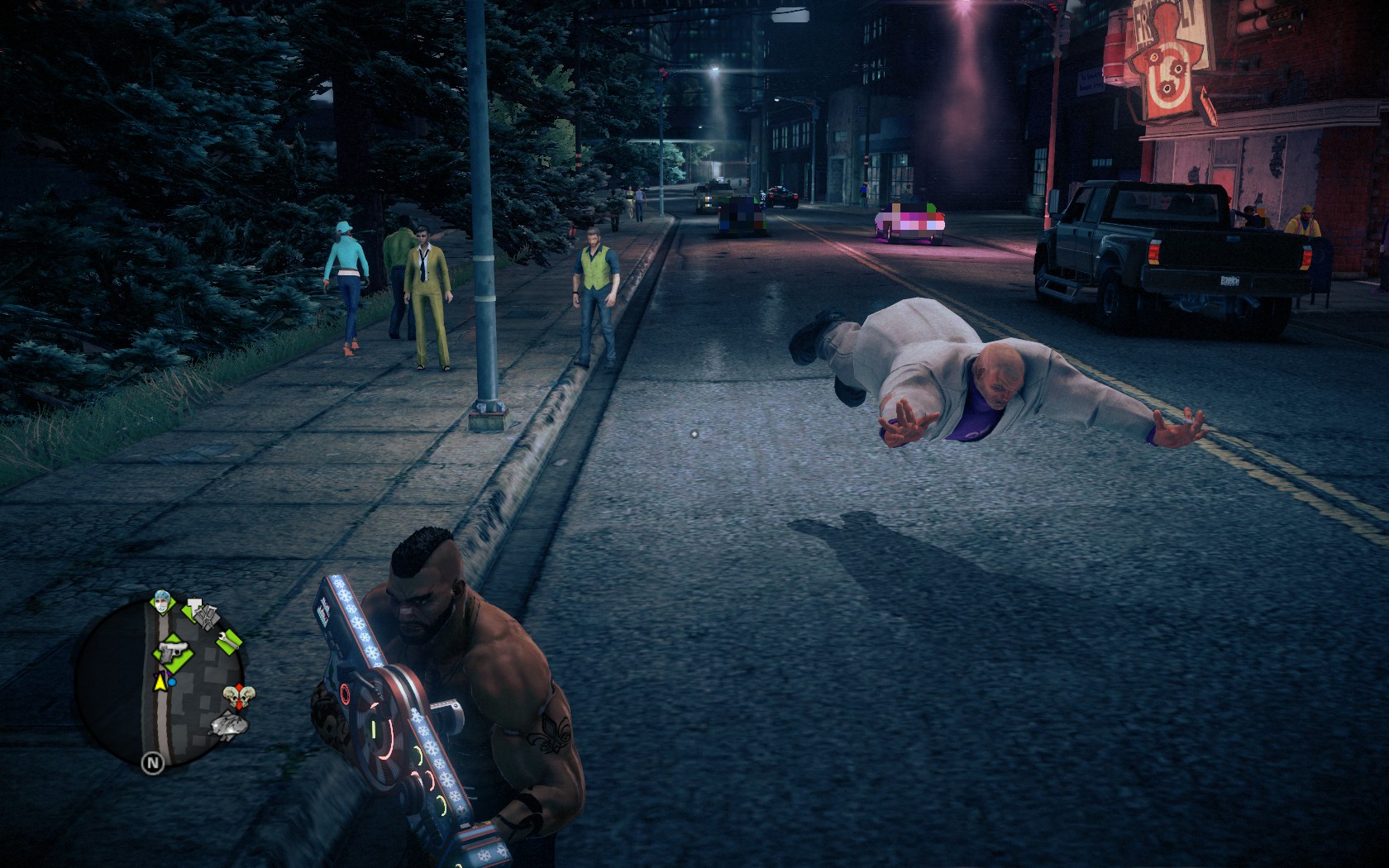The width and height of the screenshot is (1389, 868).
Task: Click the wrench garage marker on minimap
Action: pos(229,639)
